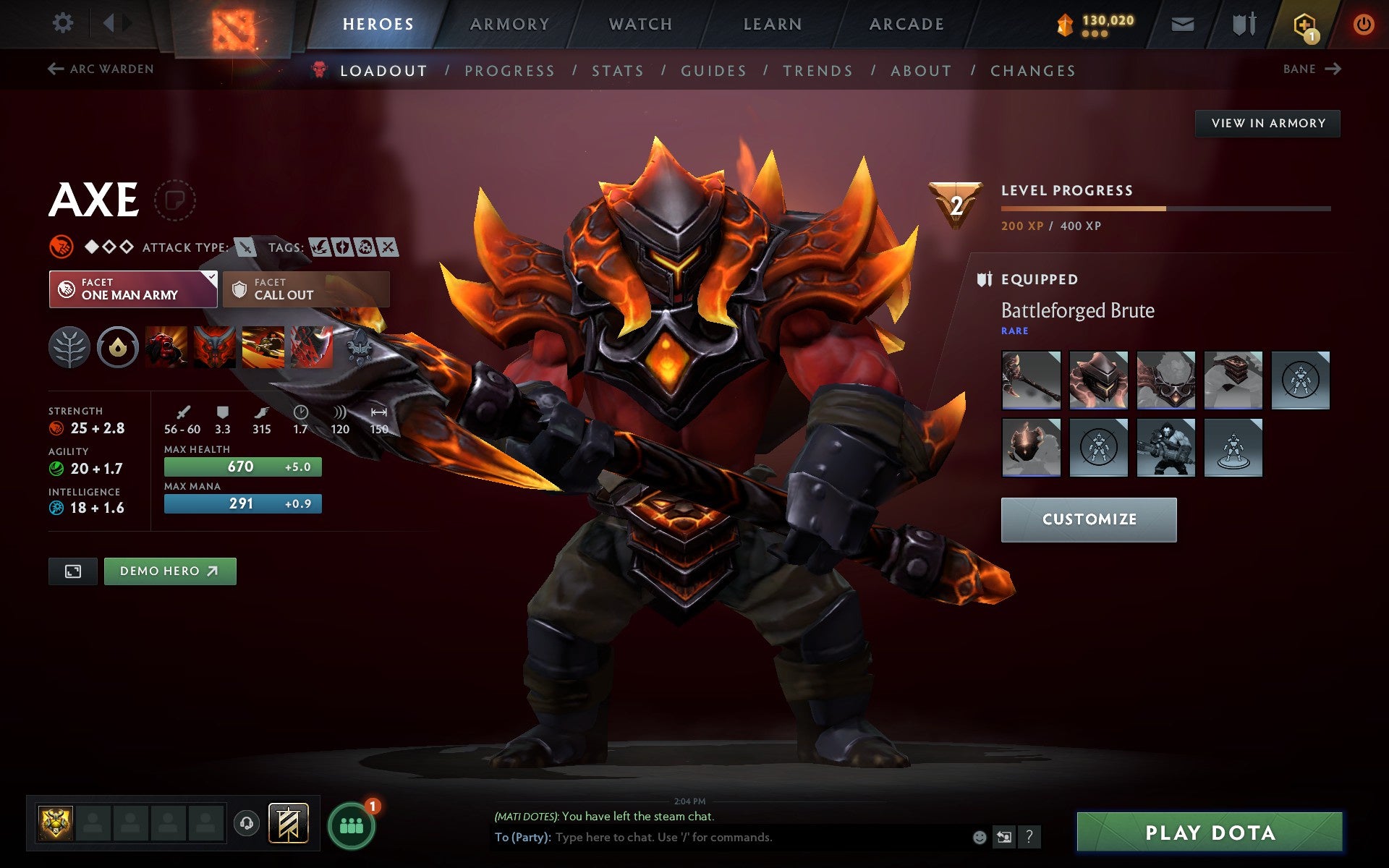Click the CUSTOMIZE button
1389x868 pixels.
coord(1089,519)
